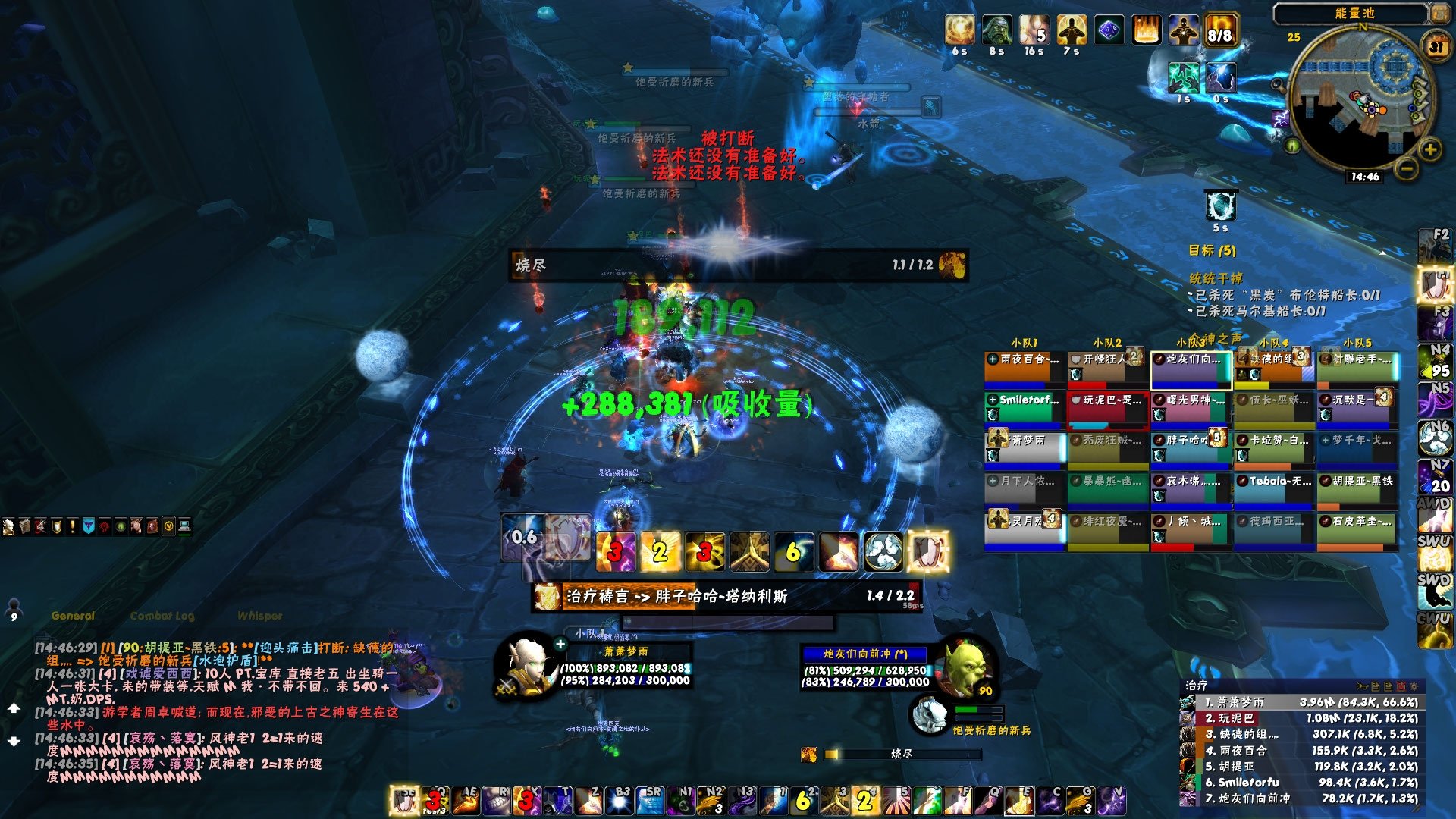Screen dimensions: 1456x819
Task: Select the Whisper chat tab
Action: click(x=259, y=616)
